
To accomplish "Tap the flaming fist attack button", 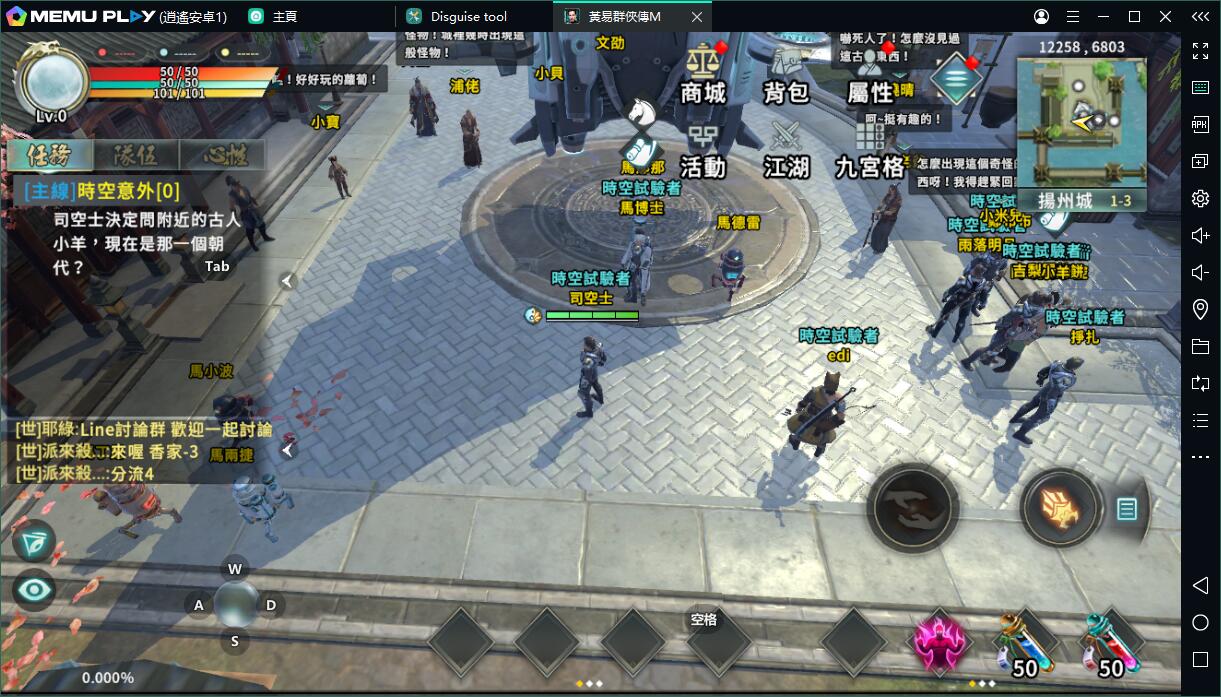I will [x=1061, y=509].
